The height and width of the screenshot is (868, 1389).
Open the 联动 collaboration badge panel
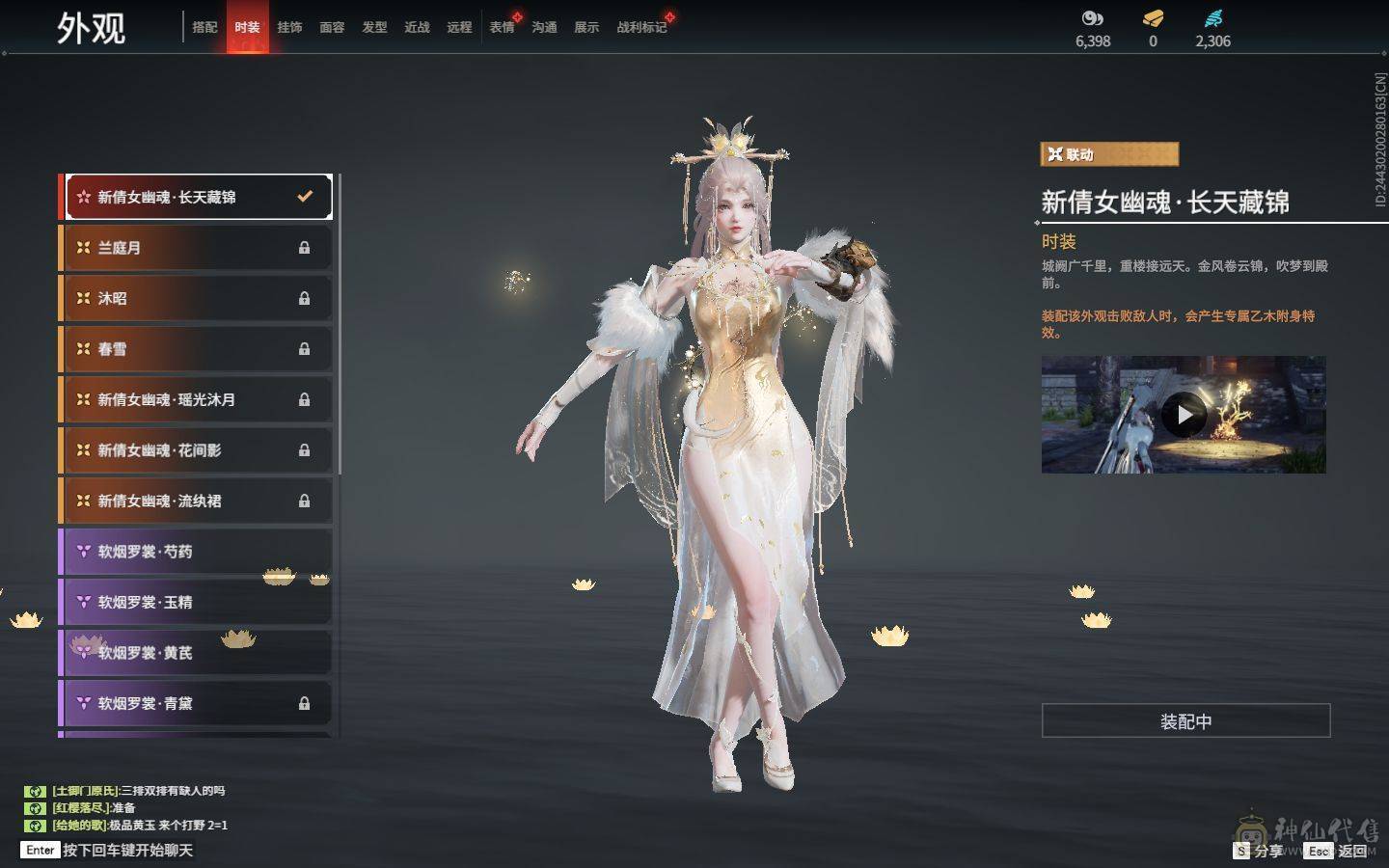pos(1108,154)
